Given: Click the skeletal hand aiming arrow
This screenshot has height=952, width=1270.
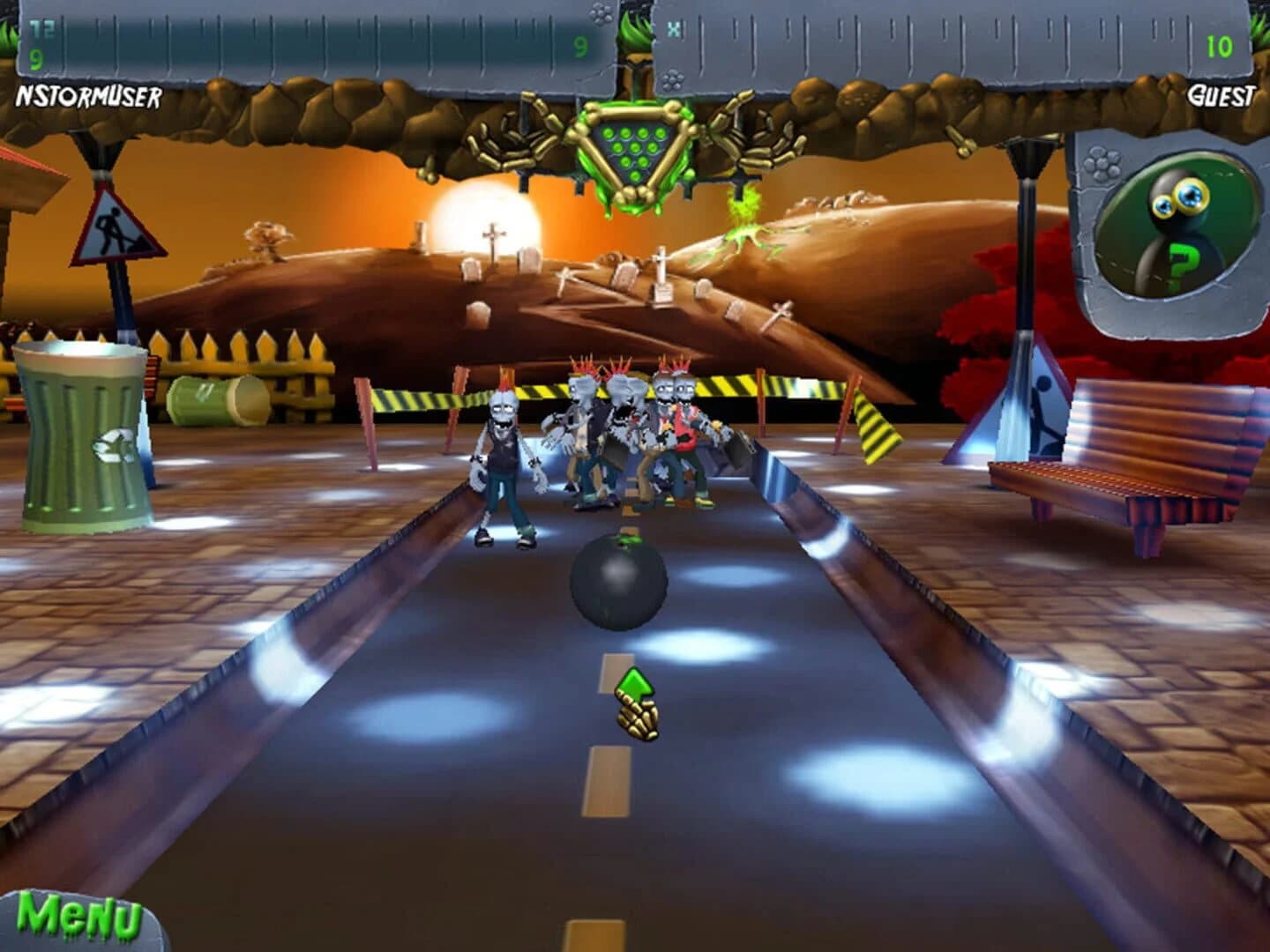Looking at the screenshot, I should 637,701.
